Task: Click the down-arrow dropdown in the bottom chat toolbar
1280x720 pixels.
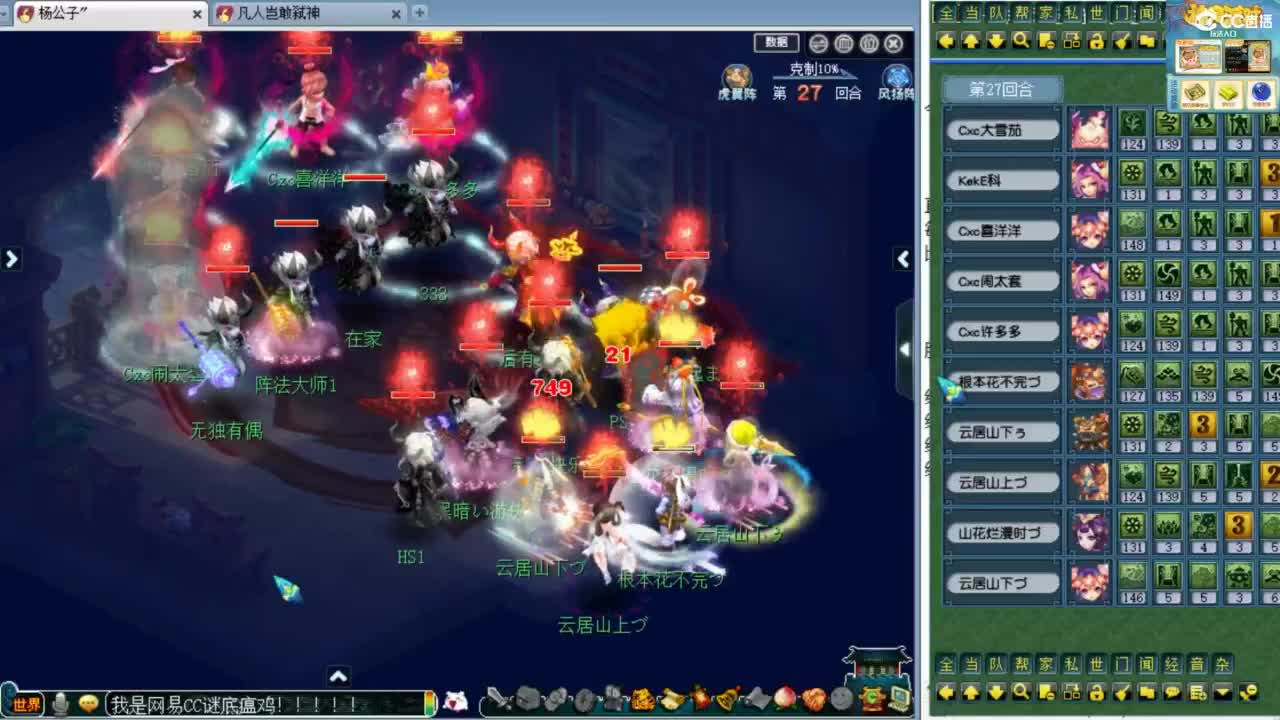Action: coord(1223,692)
